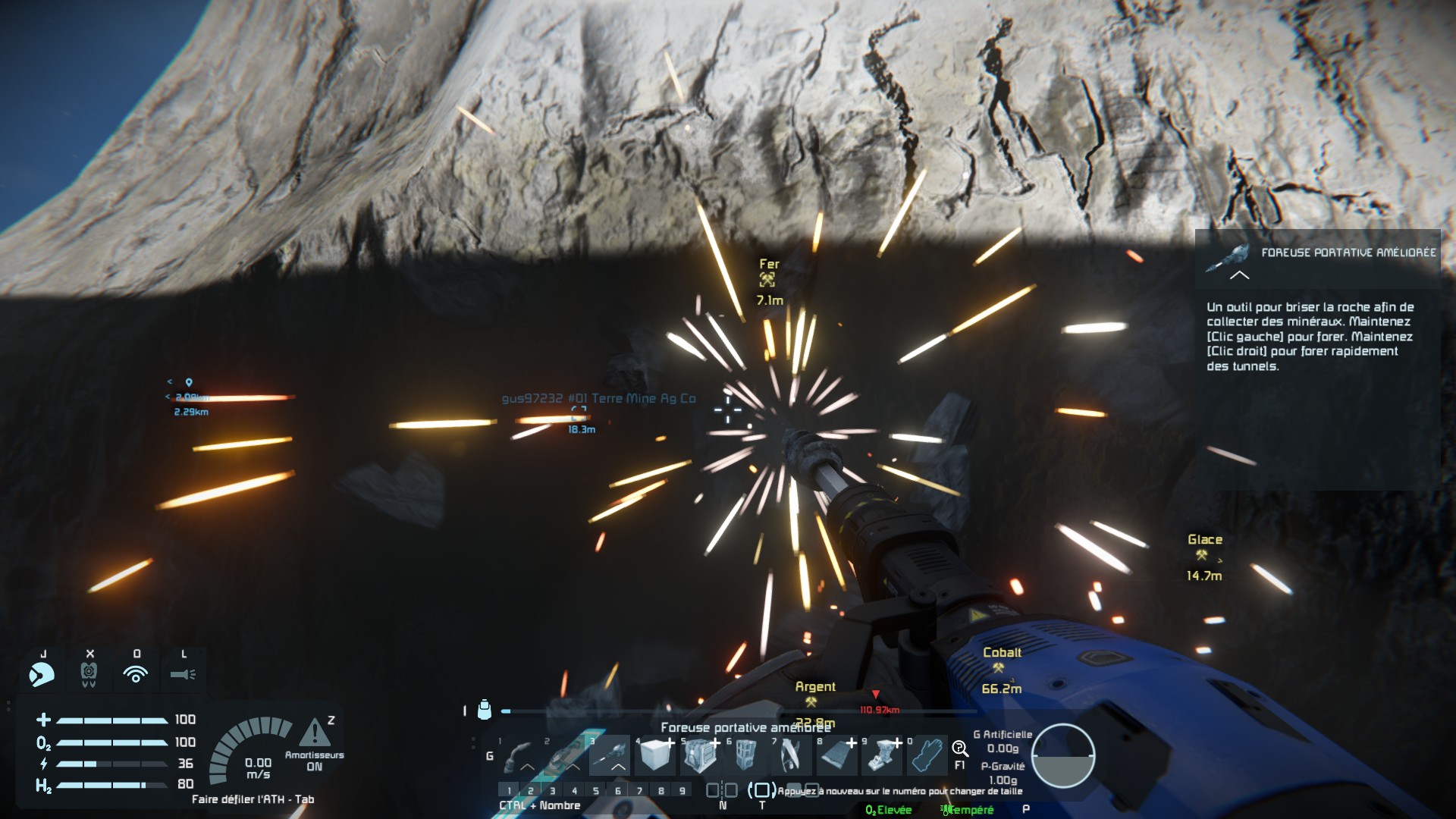Pick the cargo container block in slot 5
Screen dimensions: 1456x819
[x=701, y=756]
